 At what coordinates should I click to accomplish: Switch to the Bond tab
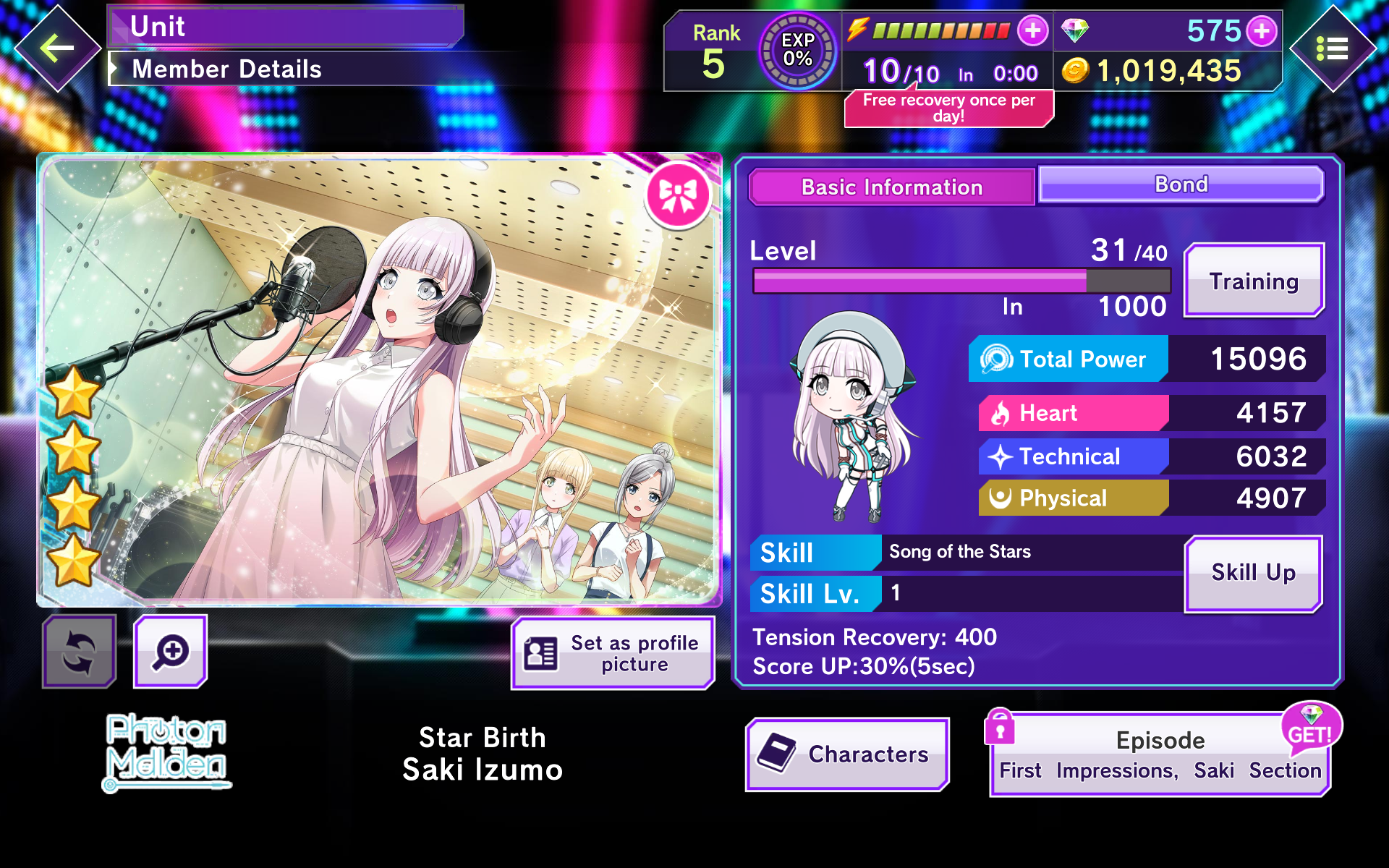[x=1181, y=185]
